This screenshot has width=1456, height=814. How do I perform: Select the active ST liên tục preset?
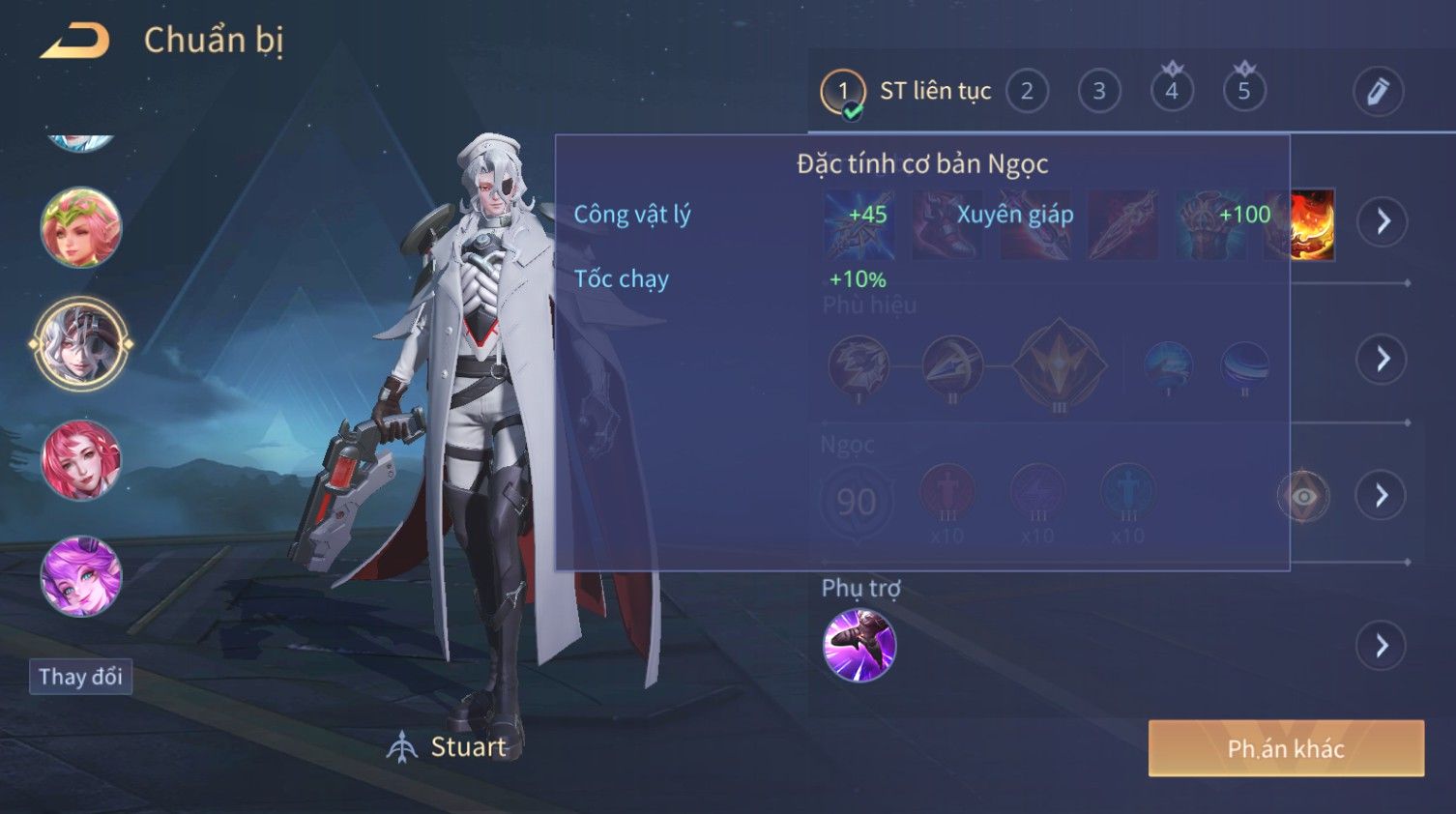pos(843,92)
